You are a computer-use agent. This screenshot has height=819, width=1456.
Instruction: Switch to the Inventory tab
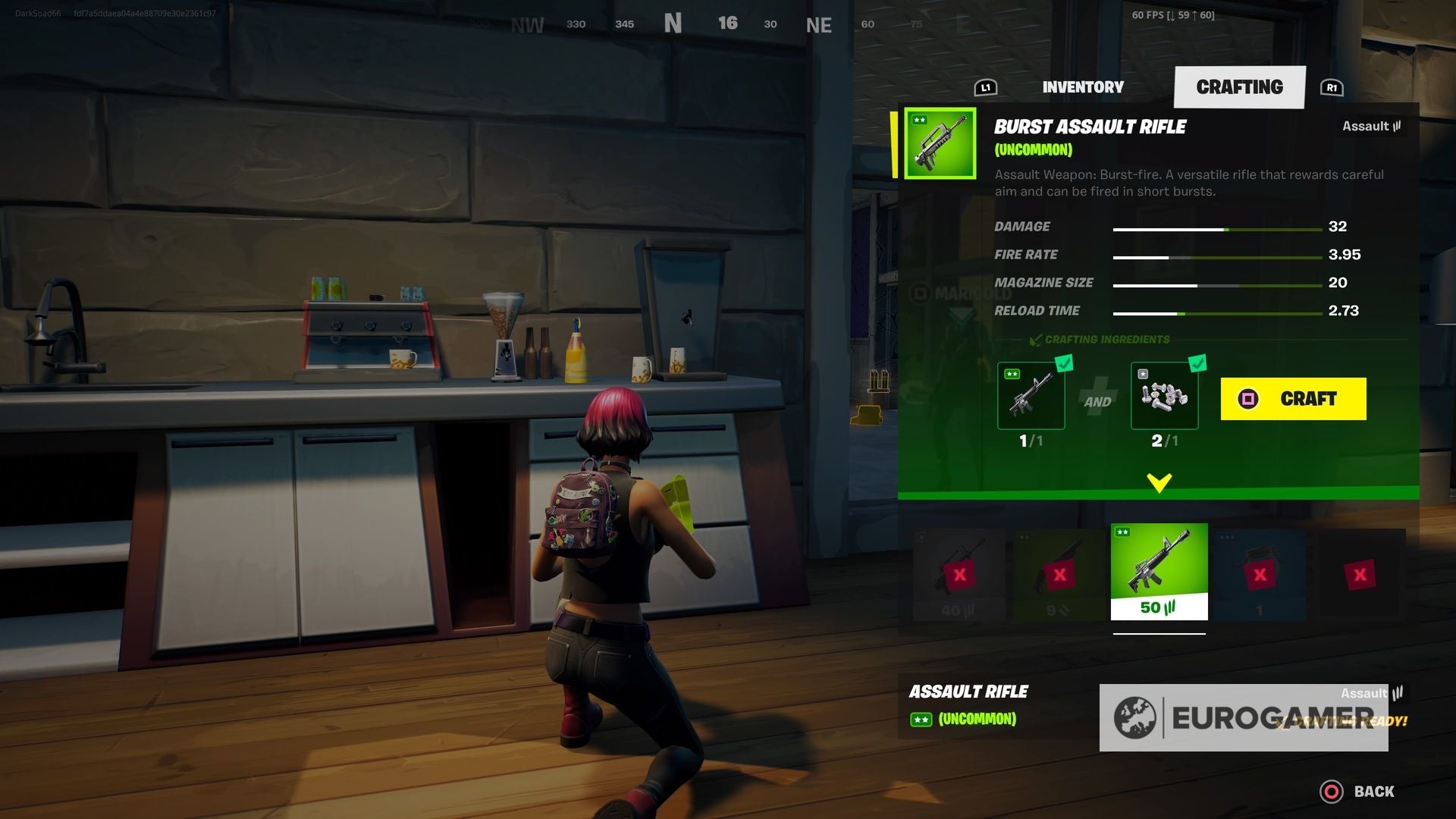coord(1083,86)
